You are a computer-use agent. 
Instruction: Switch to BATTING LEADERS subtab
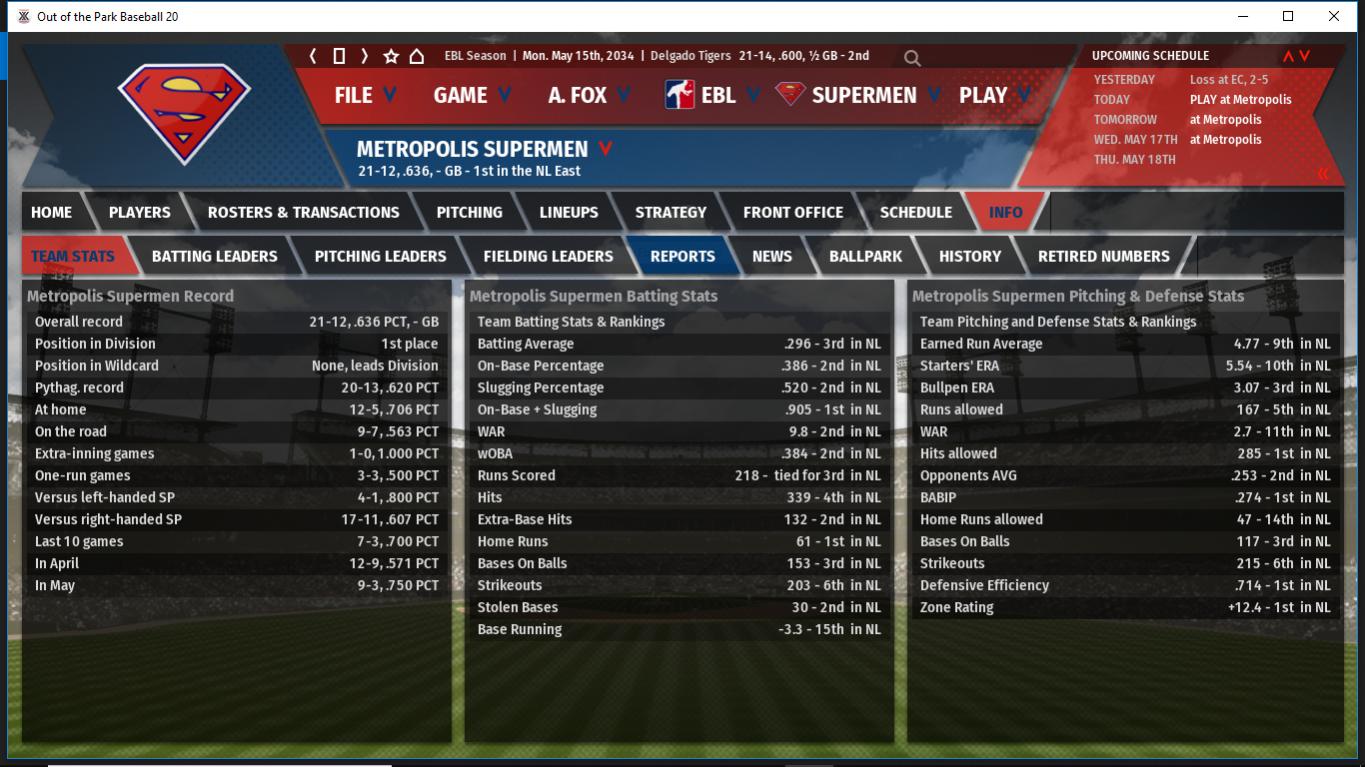214,256
